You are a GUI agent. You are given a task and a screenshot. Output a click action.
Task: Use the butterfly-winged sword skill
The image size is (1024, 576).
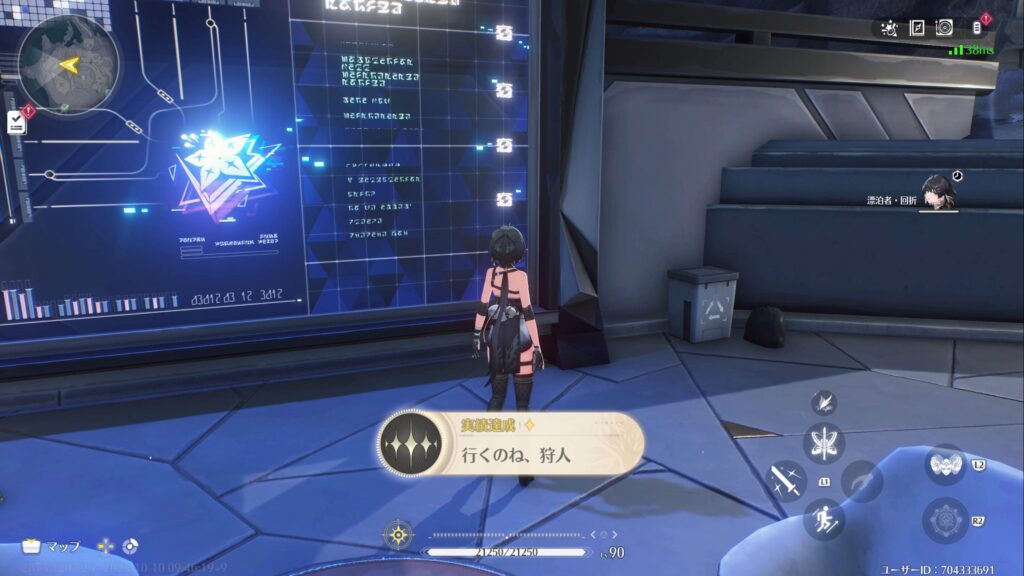[x=825, y=442]
